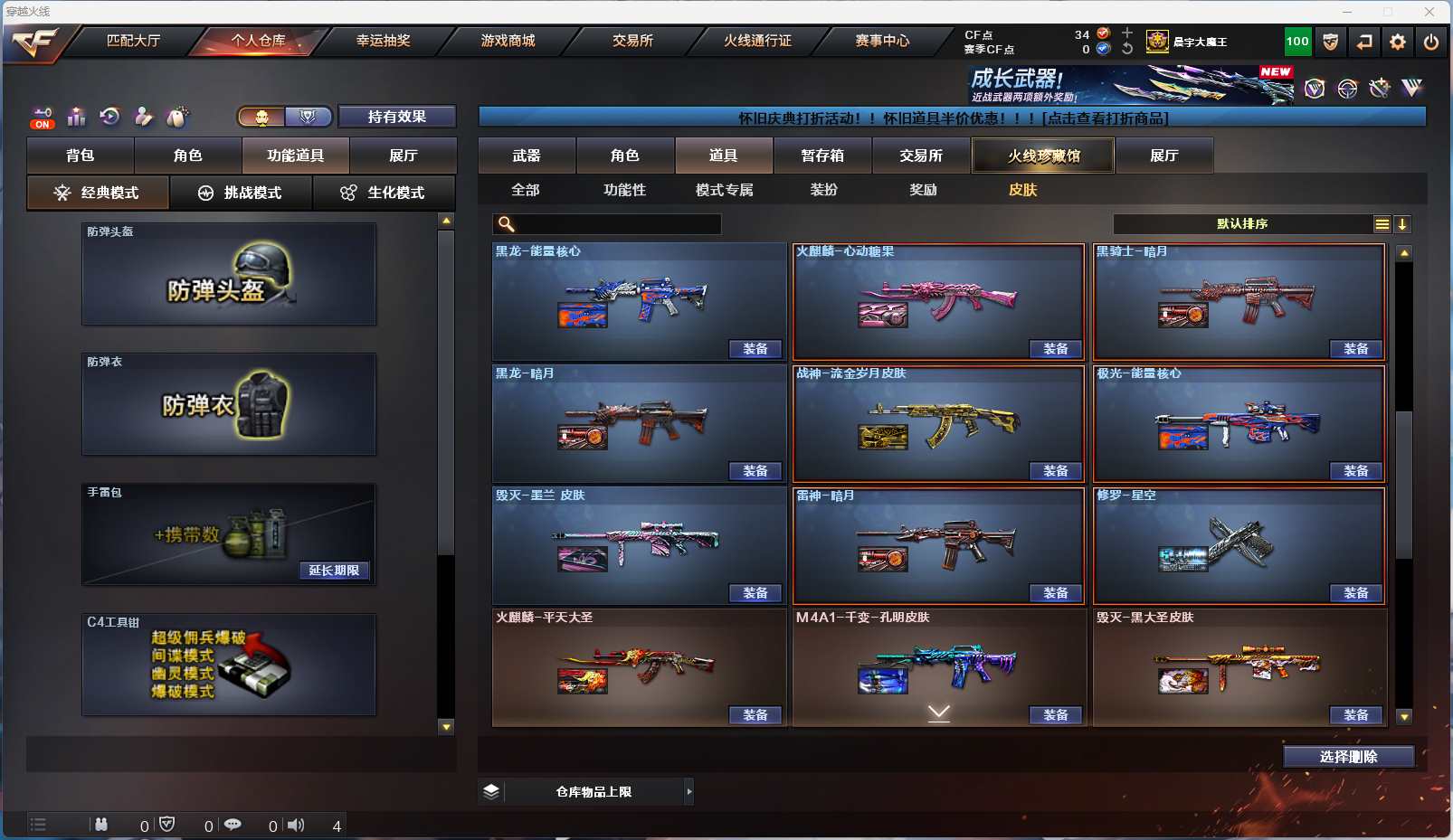Image resolution: width=1453 pixels, height=840 pixels.
Task: Open the settings gear icon
Action: tap(1398, 42)
